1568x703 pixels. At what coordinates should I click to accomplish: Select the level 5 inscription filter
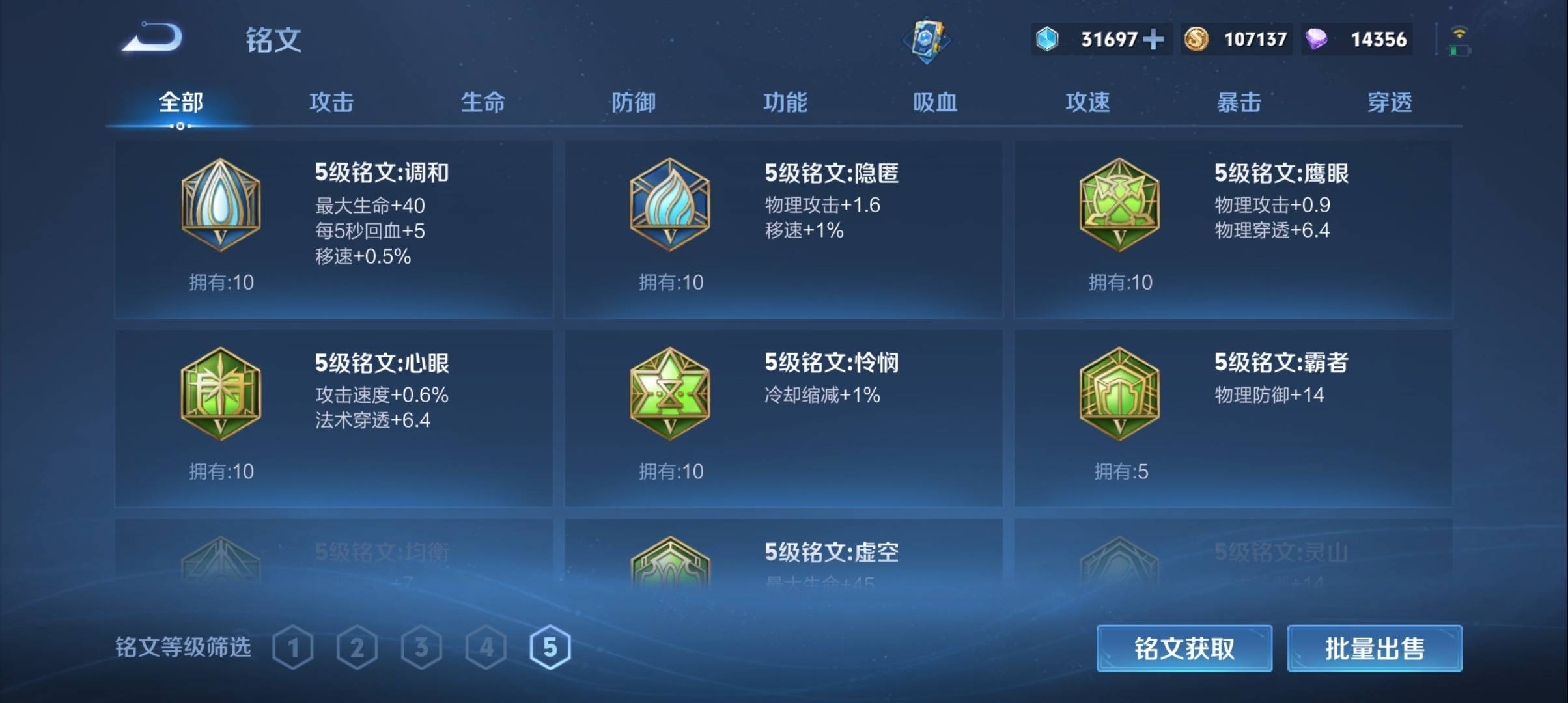(x=550, y=647)
